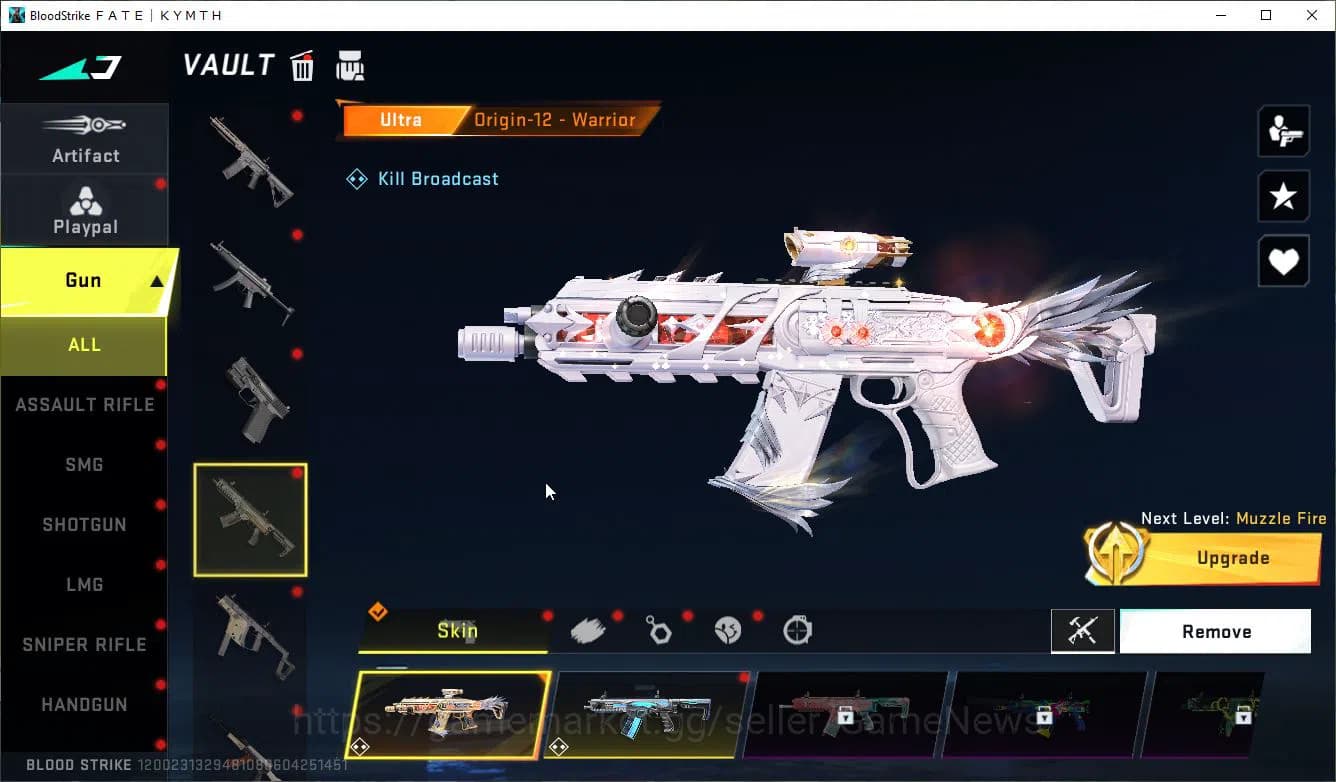Click the paint spray attachment icon
This screenshot has height=782, width=1336.
(x=590, y=629)
